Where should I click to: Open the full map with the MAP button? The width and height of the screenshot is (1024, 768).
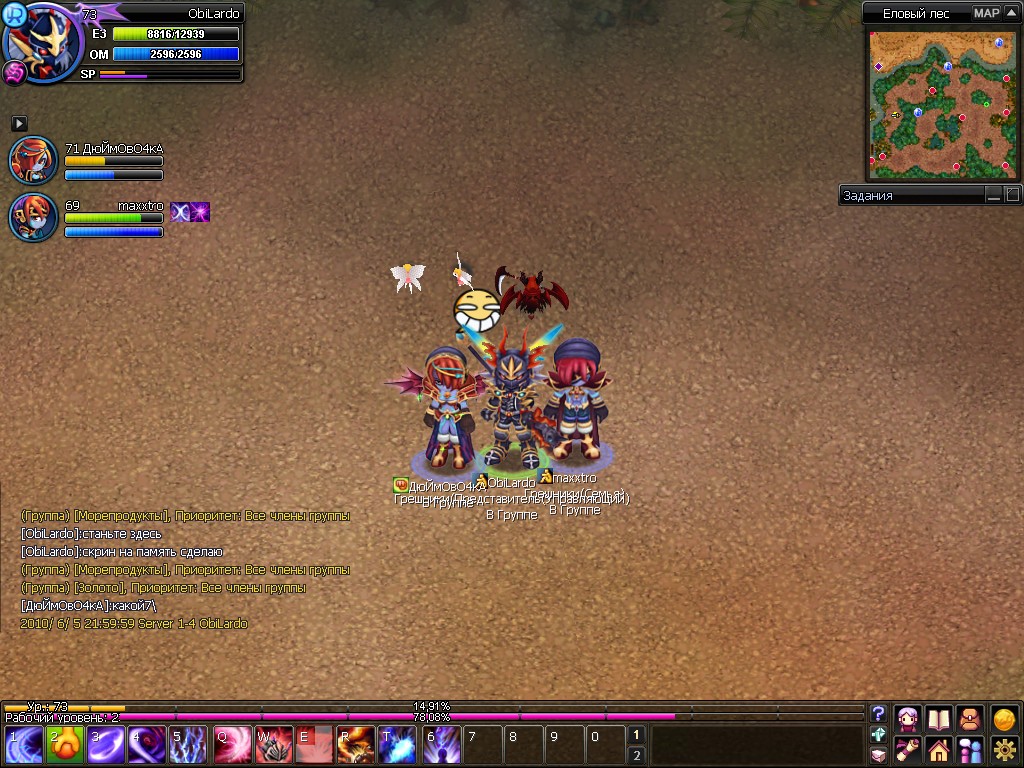(x=986, y=13)
